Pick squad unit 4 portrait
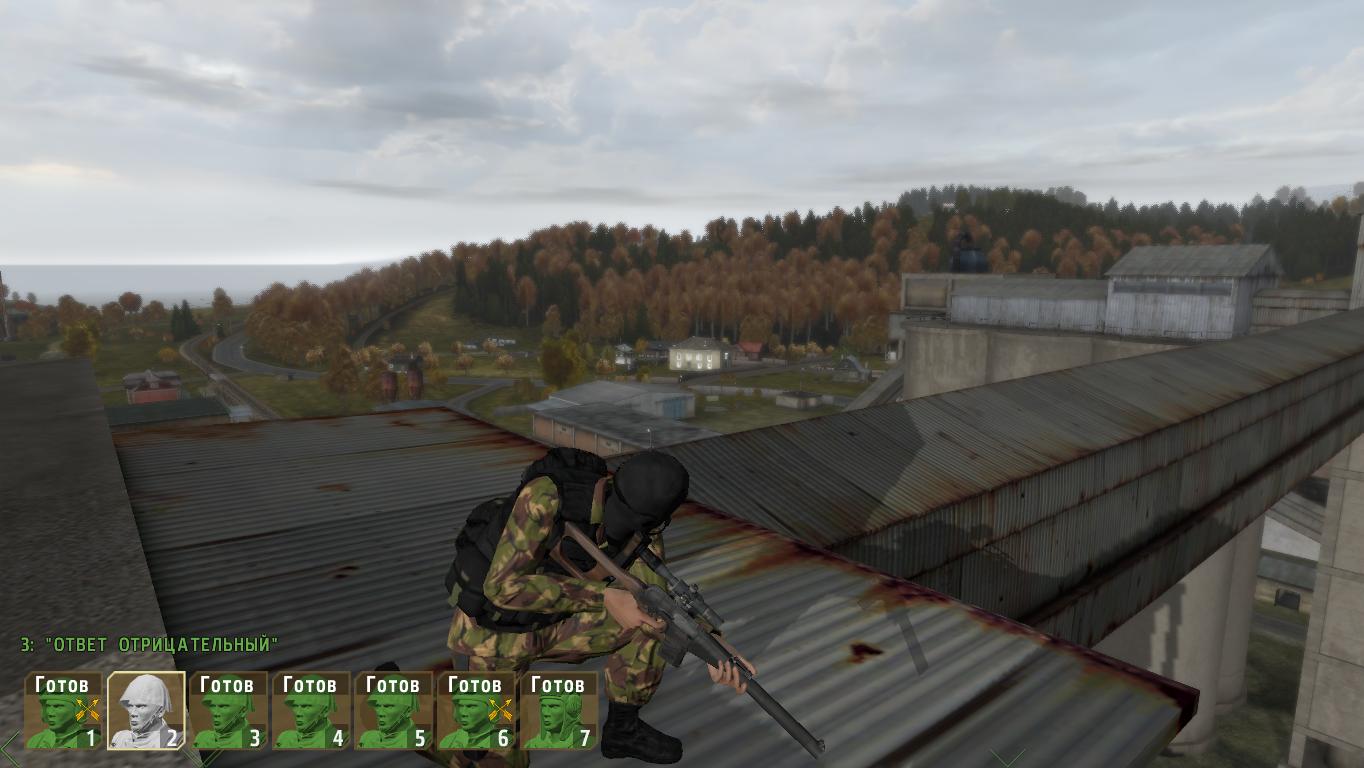Image resolution: width=1364 pixels, height=768 pixels. coord(311,711)
